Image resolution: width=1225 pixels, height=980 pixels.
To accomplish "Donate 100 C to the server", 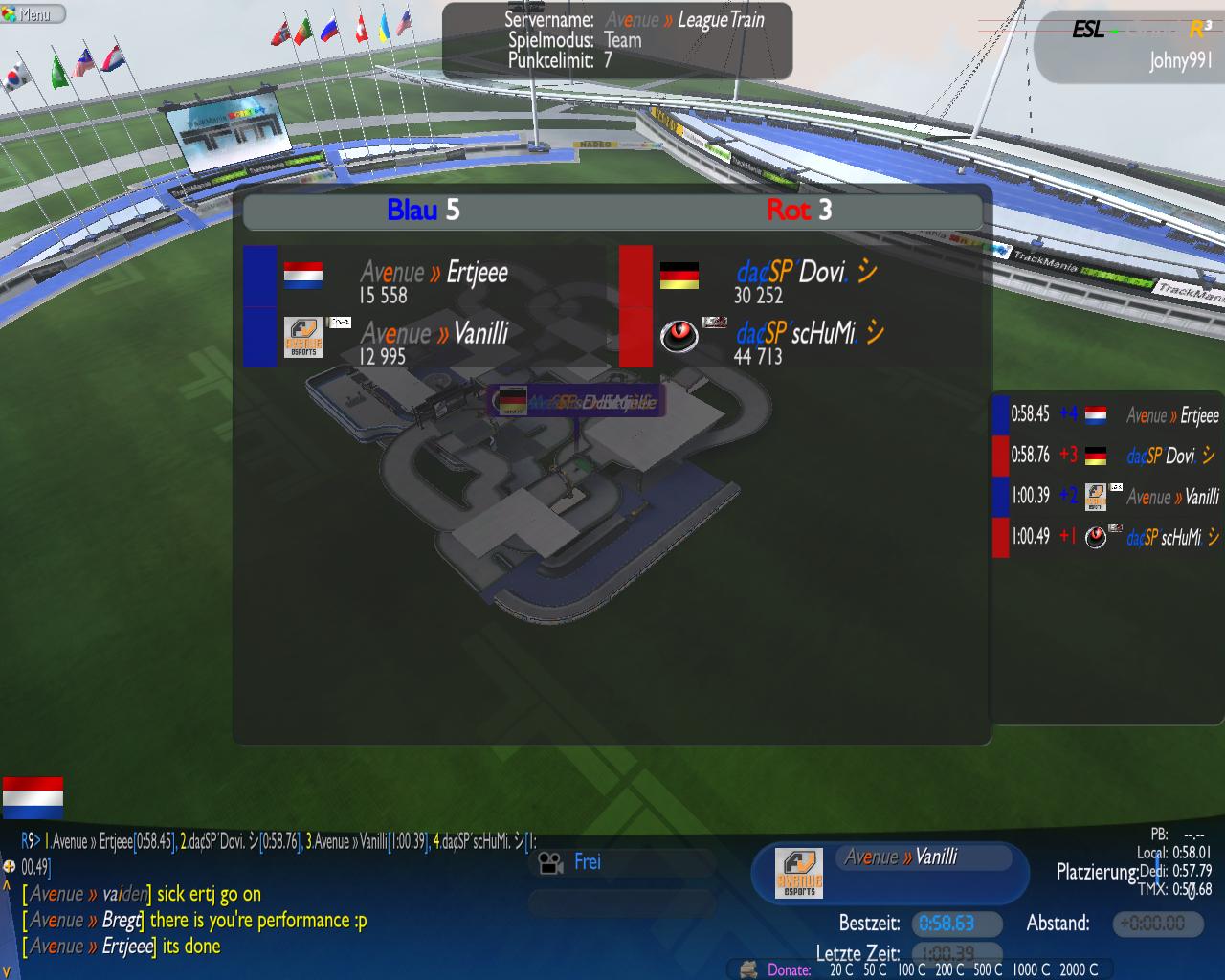I will click(x=911, y=969).
